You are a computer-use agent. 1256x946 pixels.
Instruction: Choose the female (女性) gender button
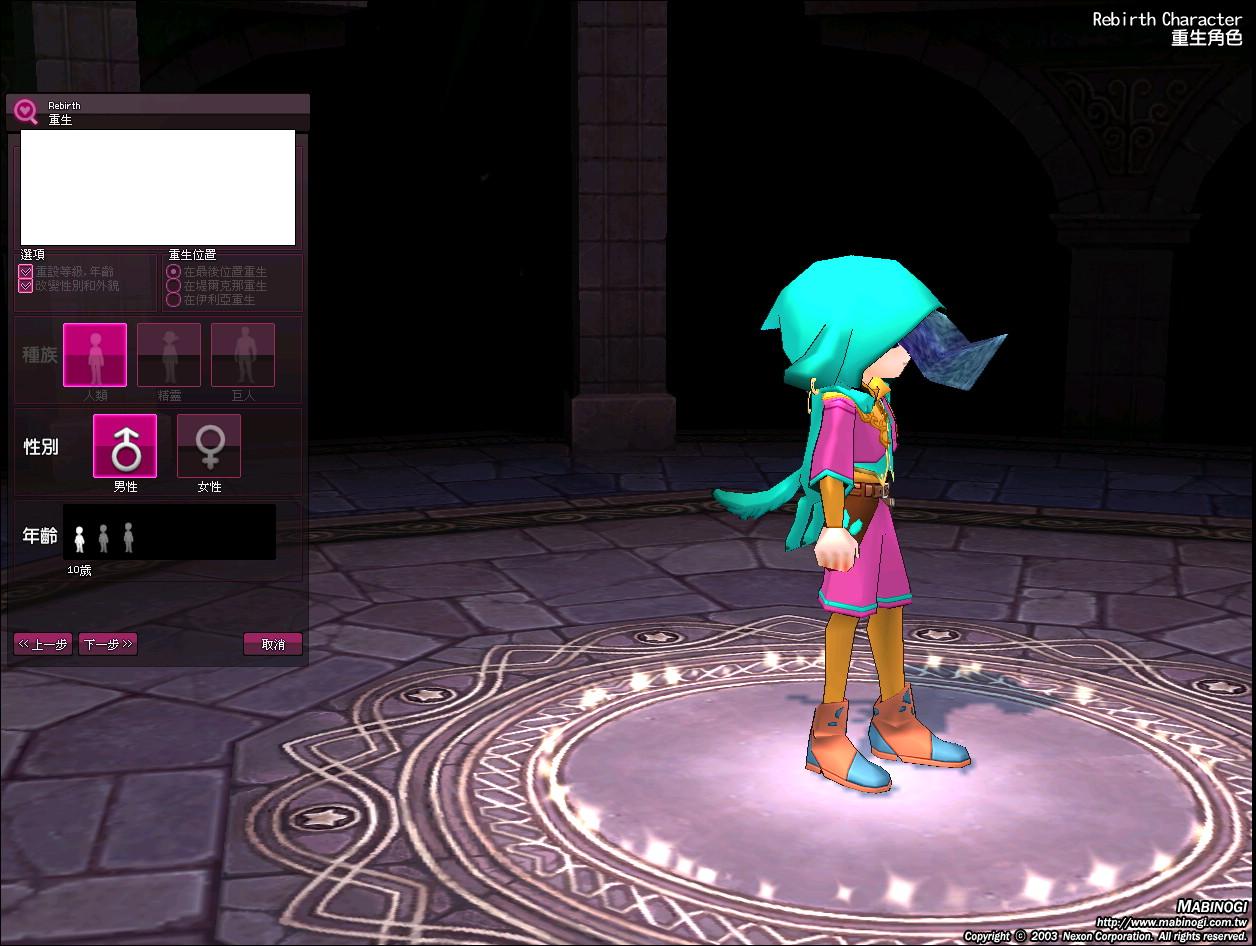coord(209,446)
